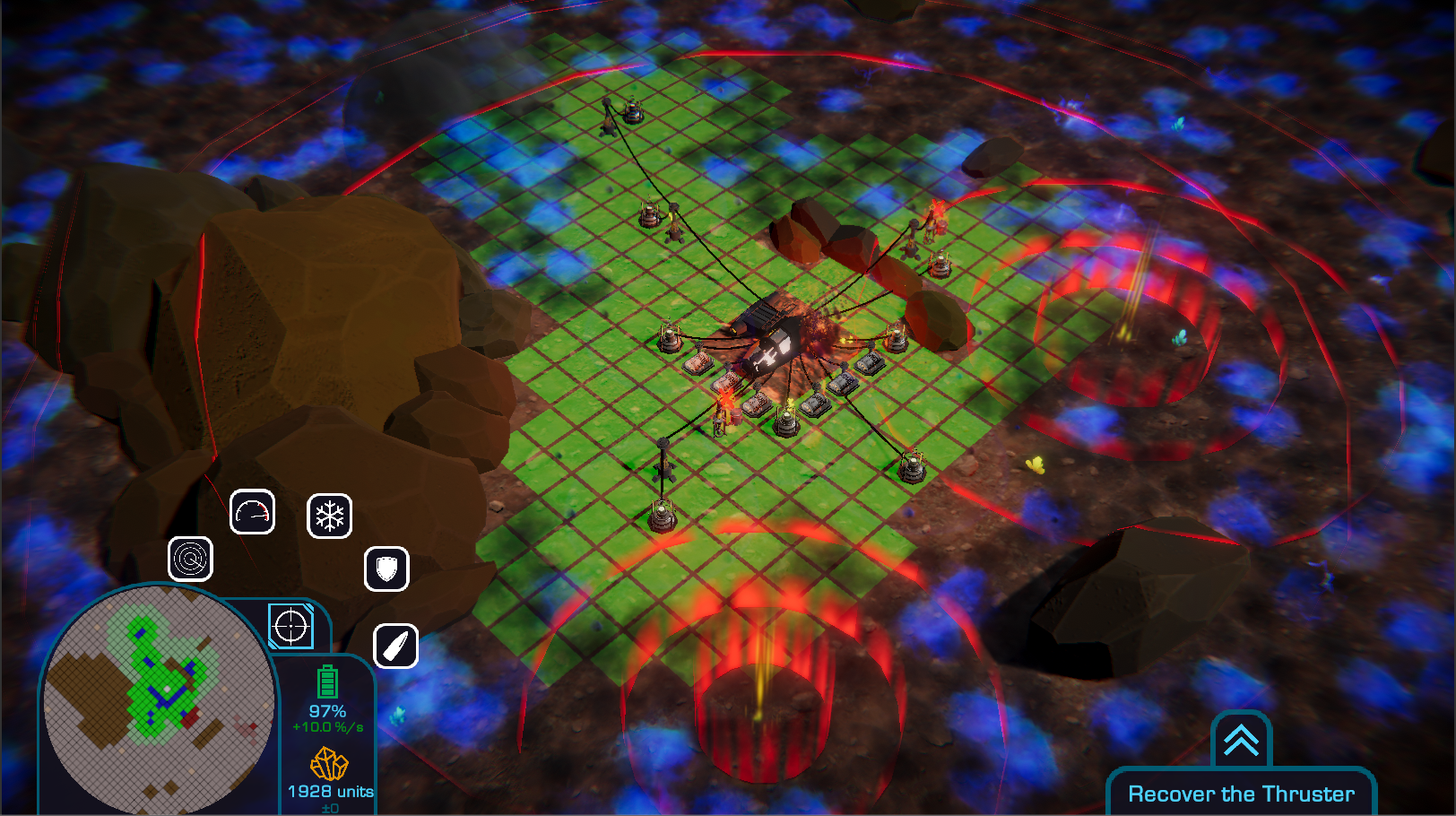Activate the snowflake freeze icon
1456x816 pixels.
pyautogui.click(x=329, y=517)
